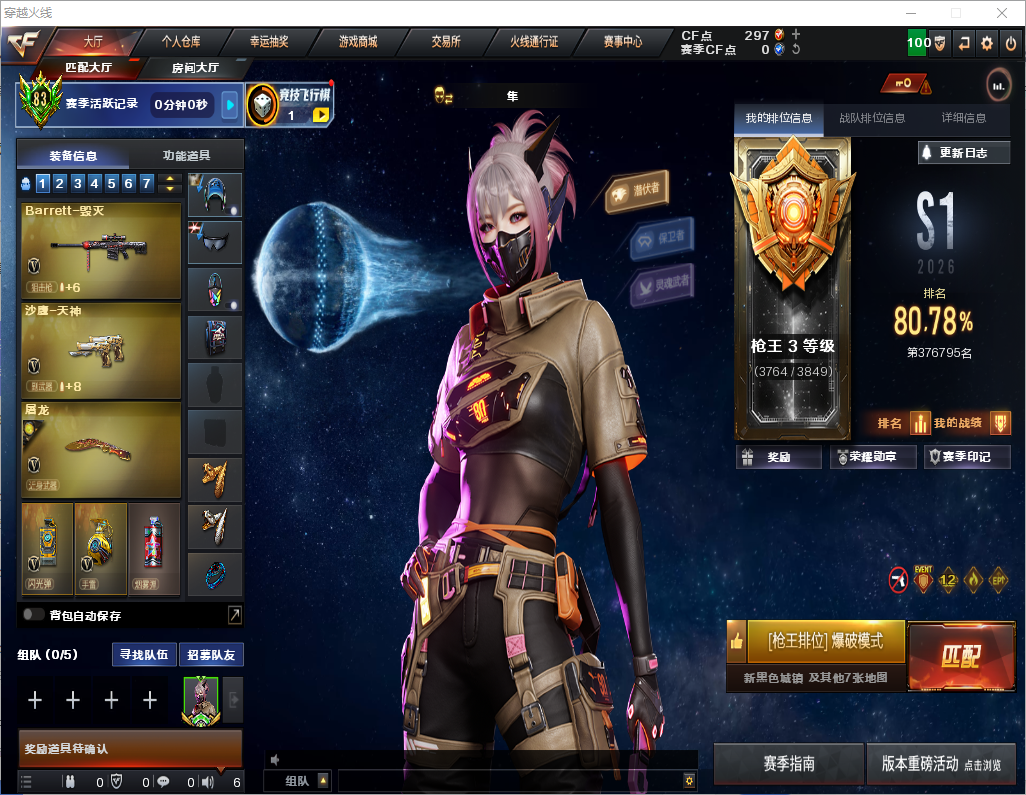Open the 赛事中心 menu
Screen dimensions: 1026x795
click(622, 42)
